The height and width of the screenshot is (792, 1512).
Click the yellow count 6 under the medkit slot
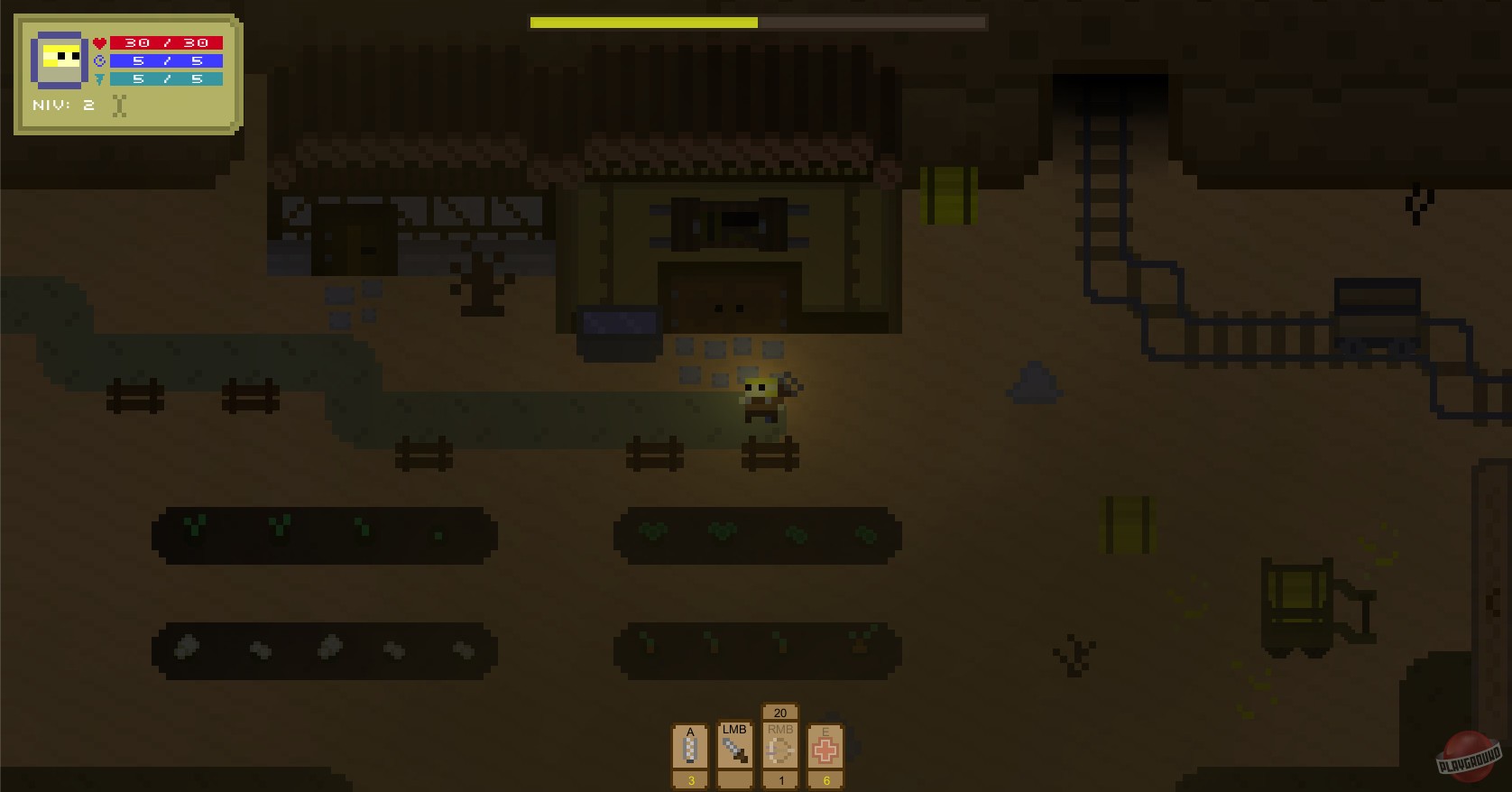[825, 782]
